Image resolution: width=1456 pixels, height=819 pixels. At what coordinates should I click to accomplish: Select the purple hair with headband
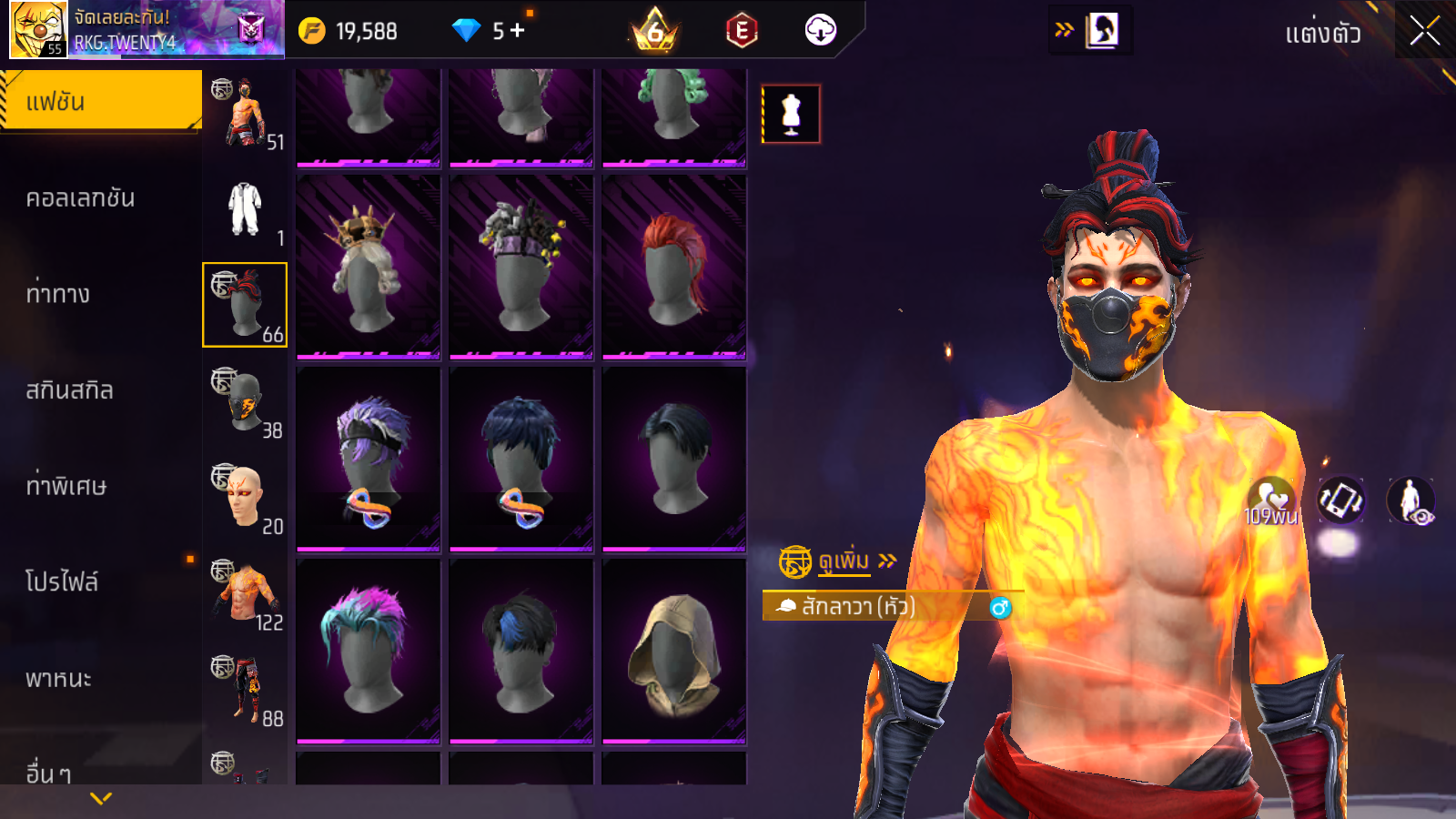369,458
